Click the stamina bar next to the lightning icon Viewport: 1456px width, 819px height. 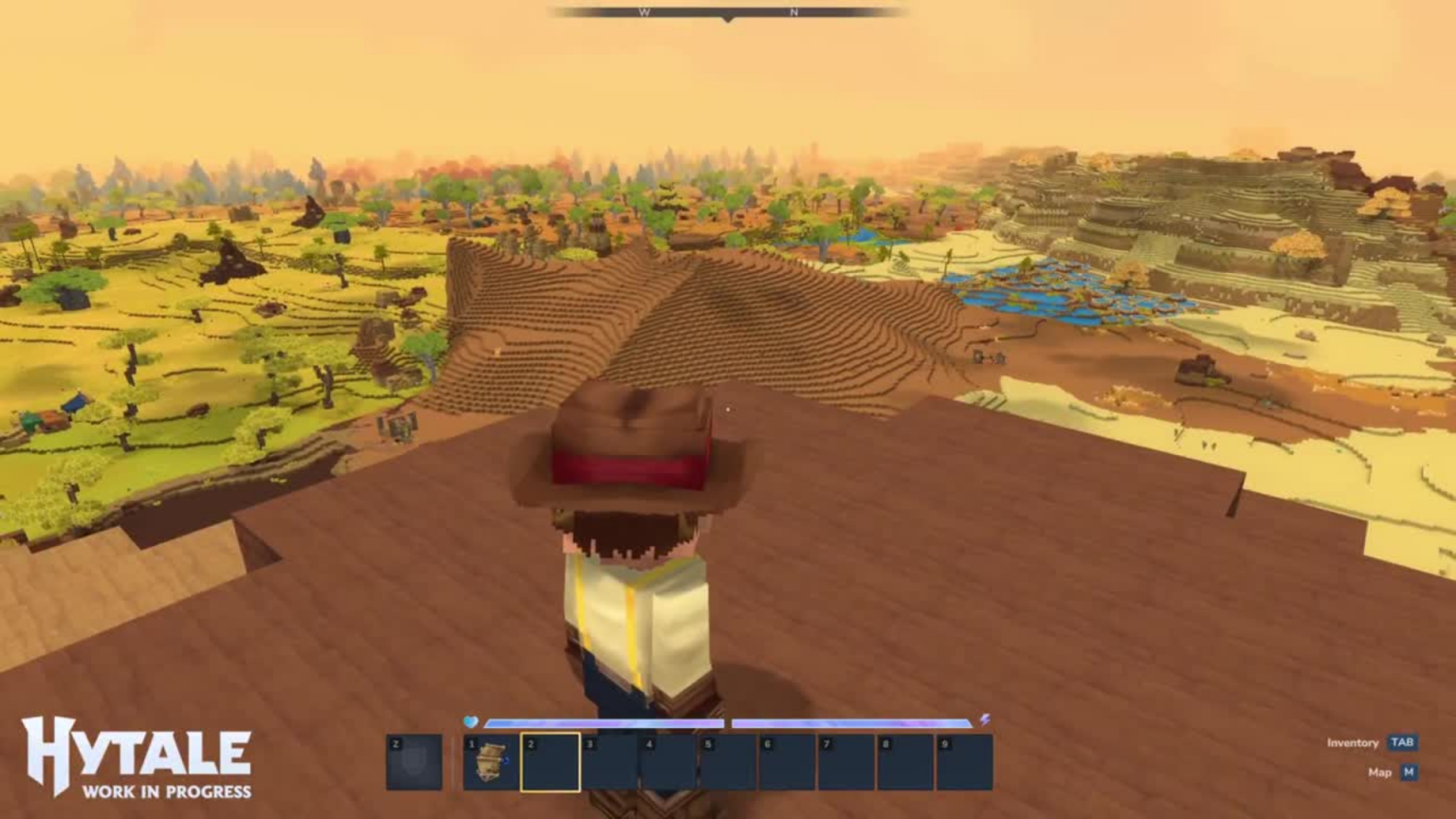pos(853,719)
